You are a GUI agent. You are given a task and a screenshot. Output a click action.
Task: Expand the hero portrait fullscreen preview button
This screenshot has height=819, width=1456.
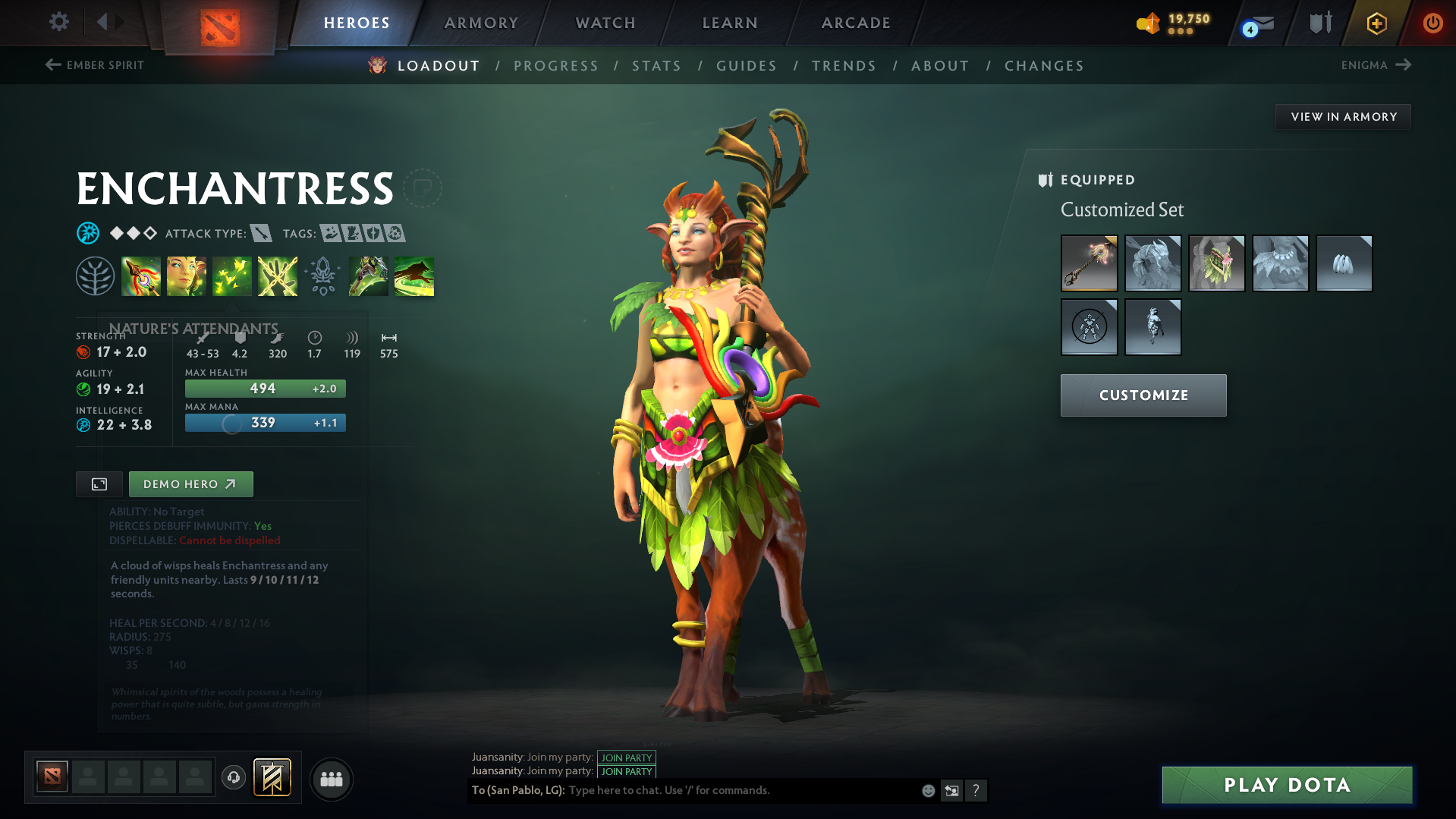click(x=99, y=484)
